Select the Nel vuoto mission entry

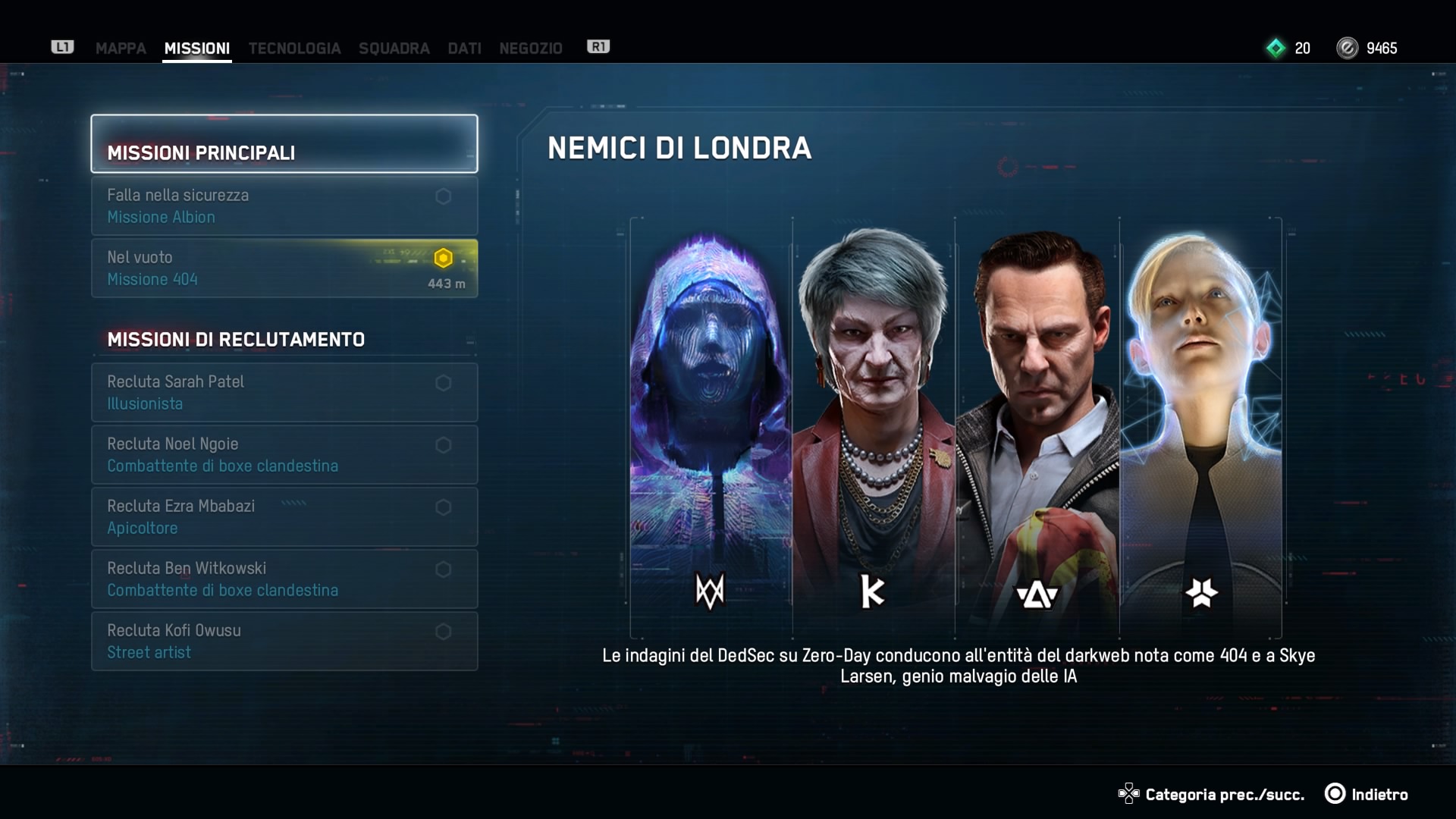point(227,268)
